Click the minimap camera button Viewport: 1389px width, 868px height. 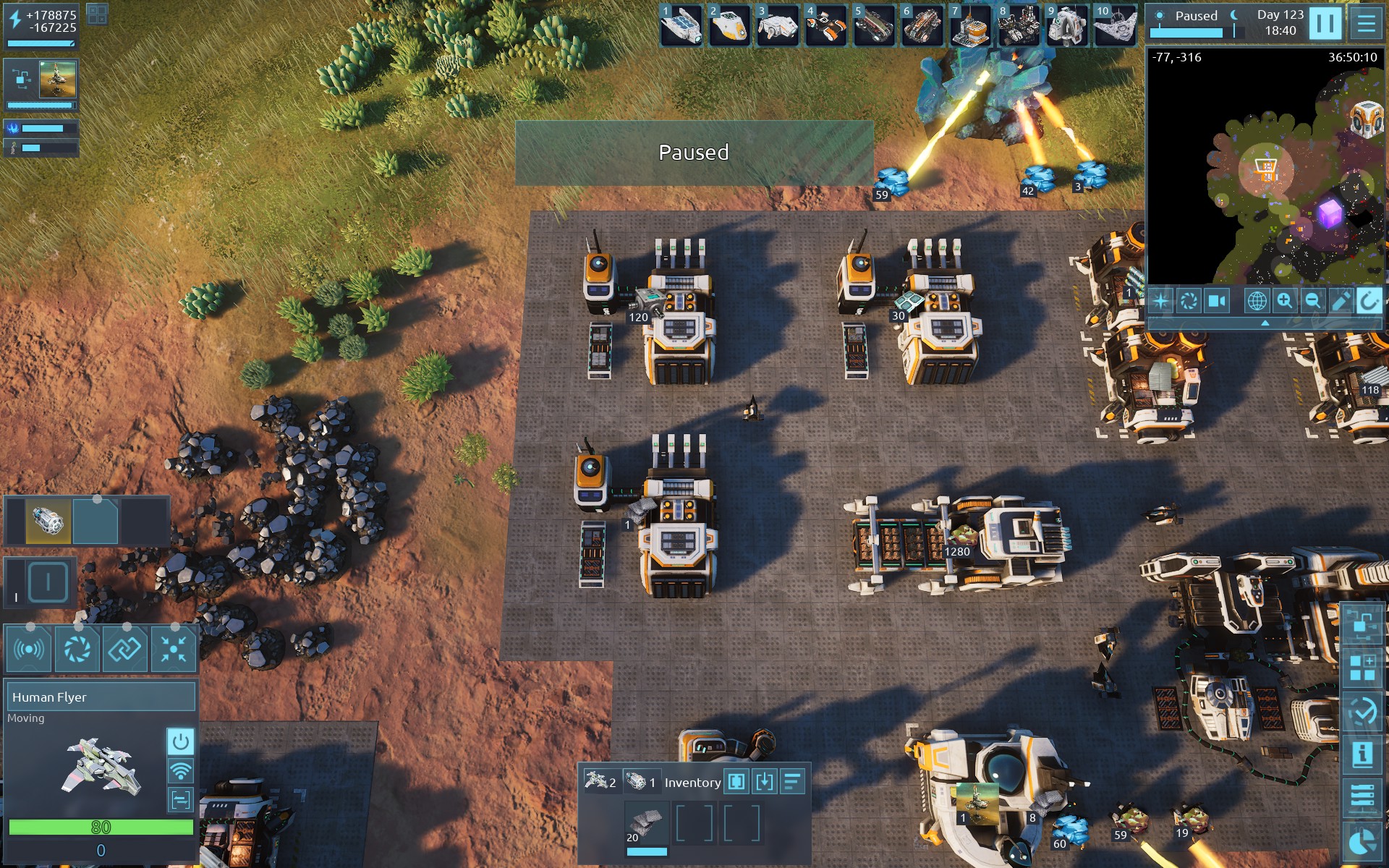[x=1217, y=300]
